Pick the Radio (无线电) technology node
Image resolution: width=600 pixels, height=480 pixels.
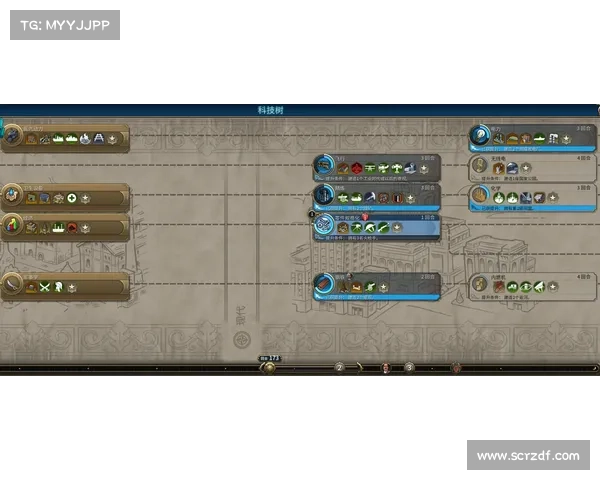pos(532,165)
